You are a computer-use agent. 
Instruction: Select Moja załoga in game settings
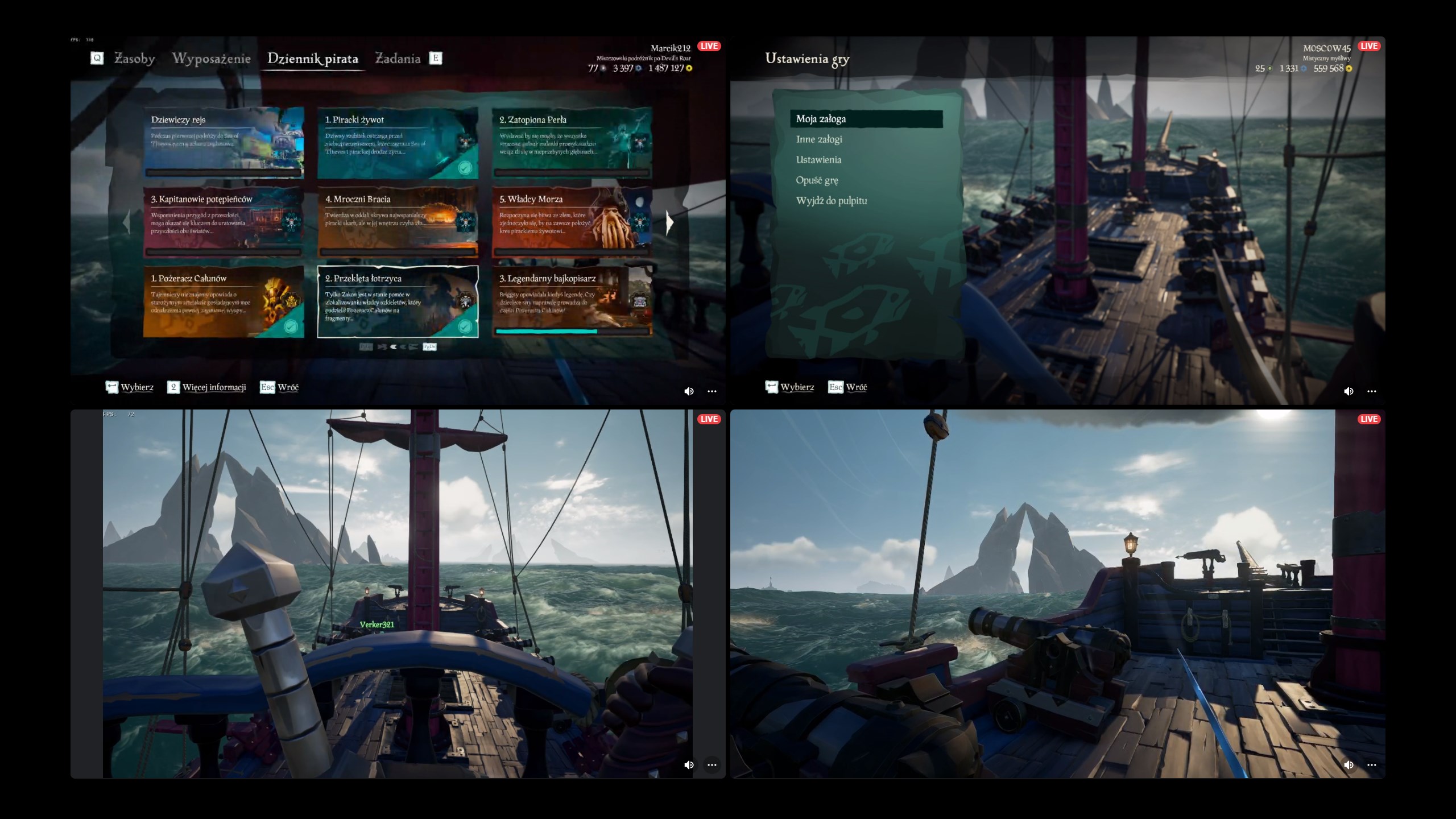click(x=866, y=119)
